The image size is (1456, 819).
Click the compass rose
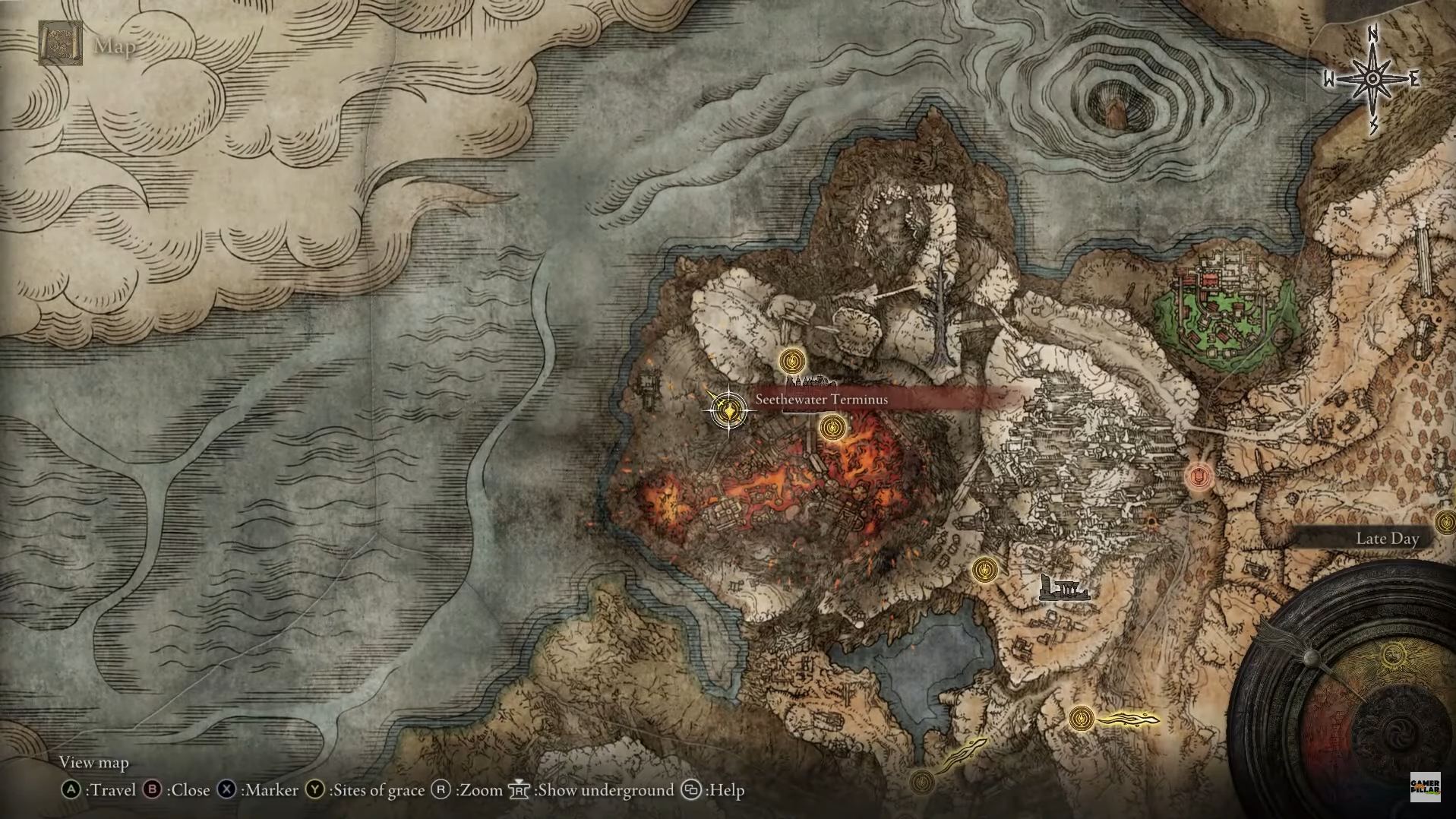pyautogui.click(x=1372, y=79)
